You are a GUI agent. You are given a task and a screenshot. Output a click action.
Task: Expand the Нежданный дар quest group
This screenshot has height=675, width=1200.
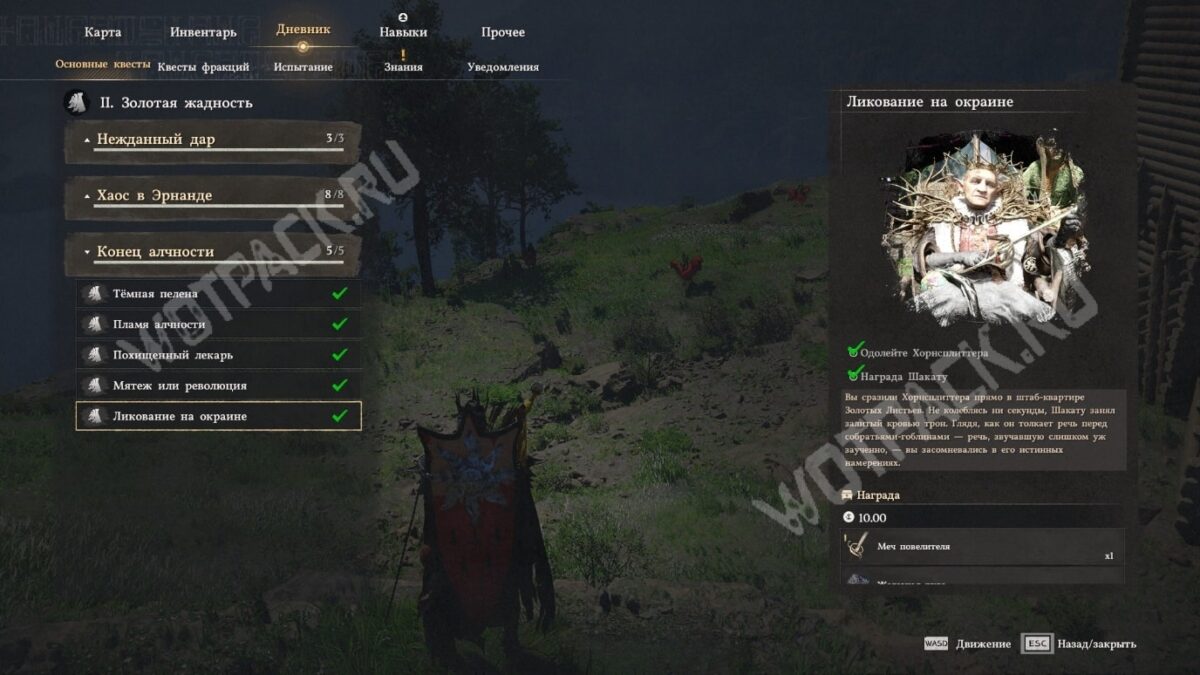click(x=212, y=140)
